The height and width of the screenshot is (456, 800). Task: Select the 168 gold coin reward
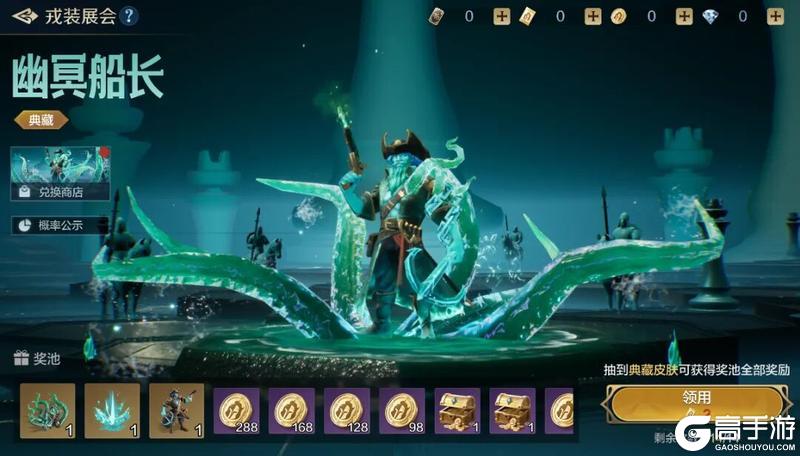(x=291, y=411)
